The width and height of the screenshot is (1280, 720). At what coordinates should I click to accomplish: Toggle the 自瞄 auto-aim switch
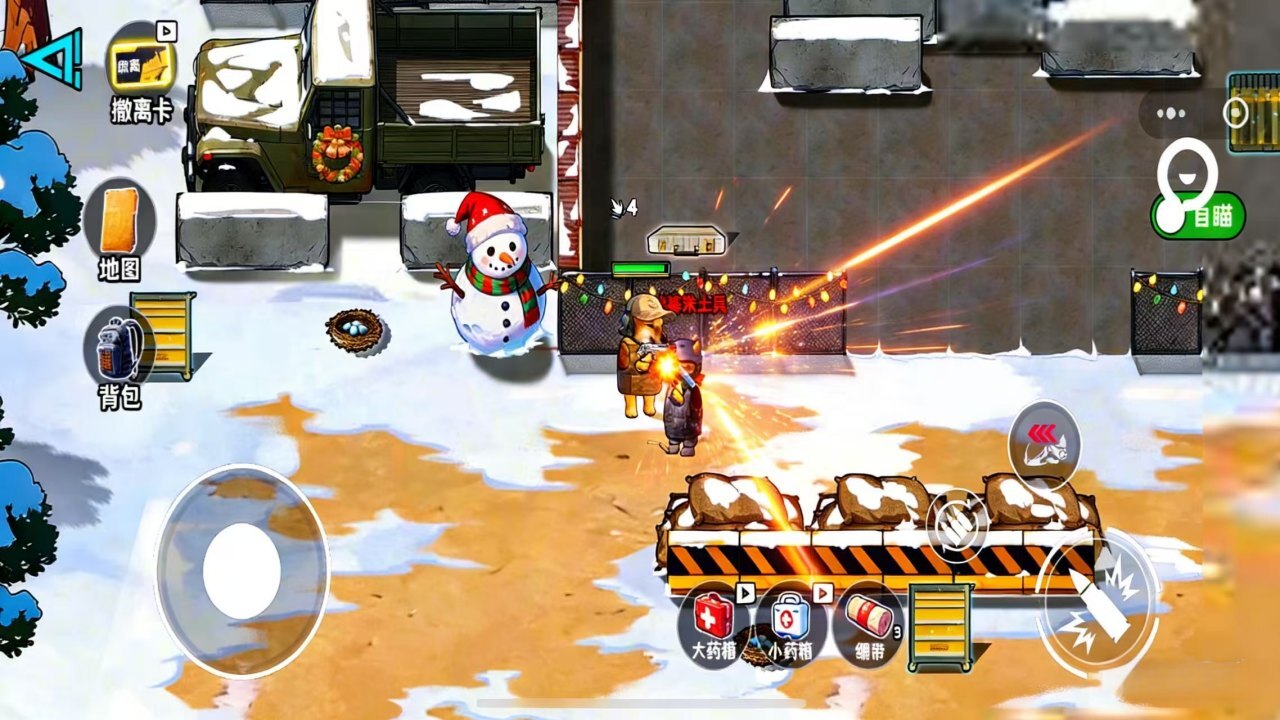(x=1197, y=216)
